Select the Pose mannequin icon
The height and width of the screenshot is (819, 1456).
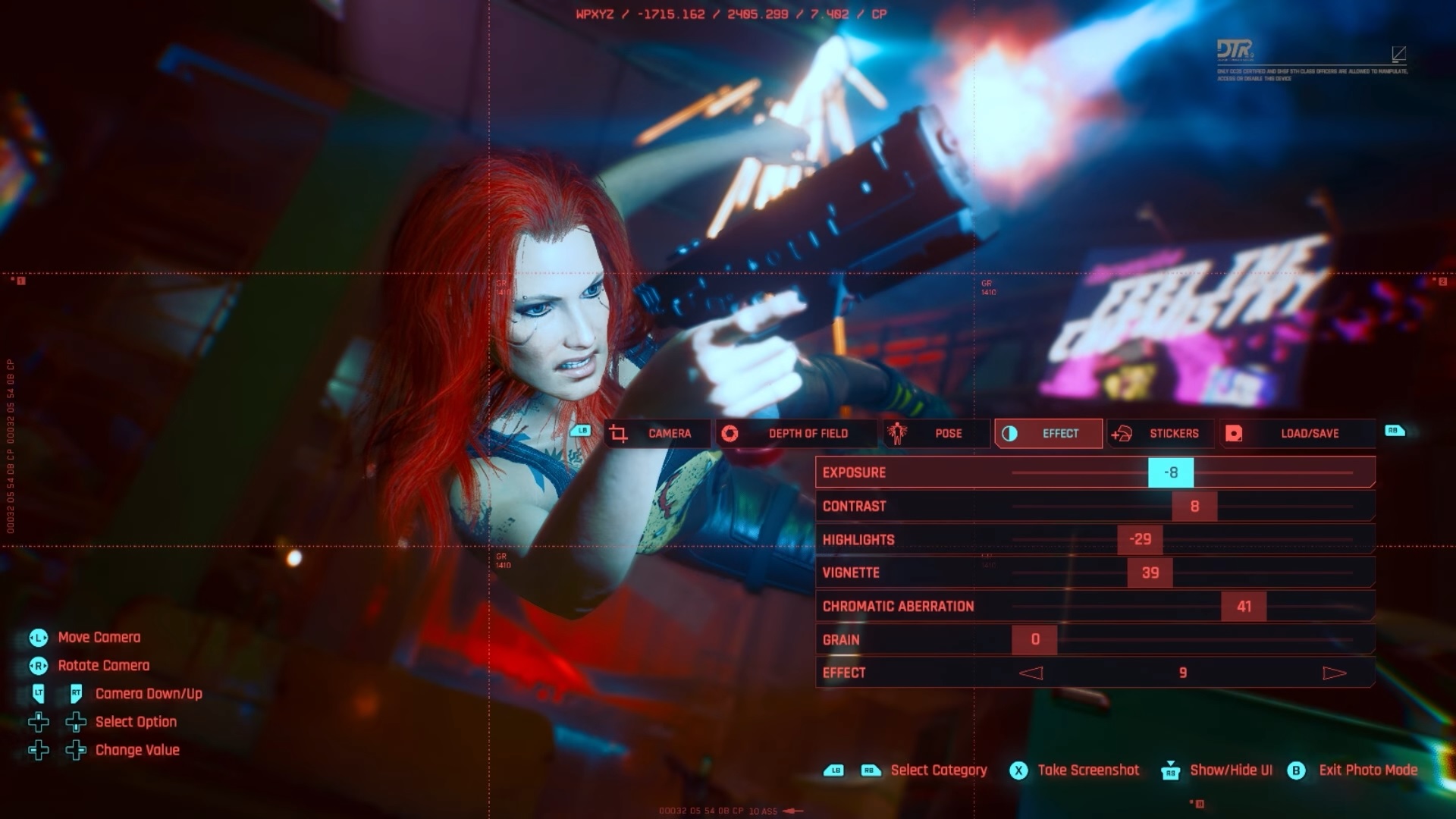pos(899,433)
